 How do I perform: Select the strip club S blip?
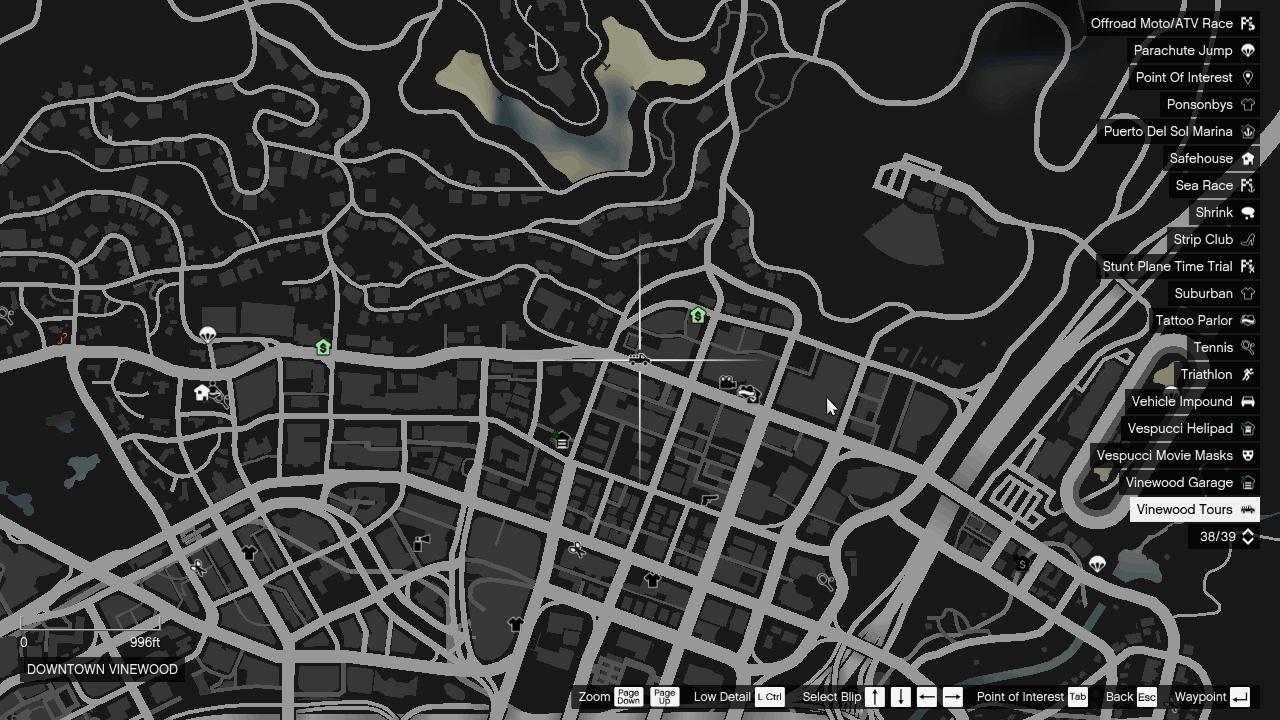coord(1021,564)
